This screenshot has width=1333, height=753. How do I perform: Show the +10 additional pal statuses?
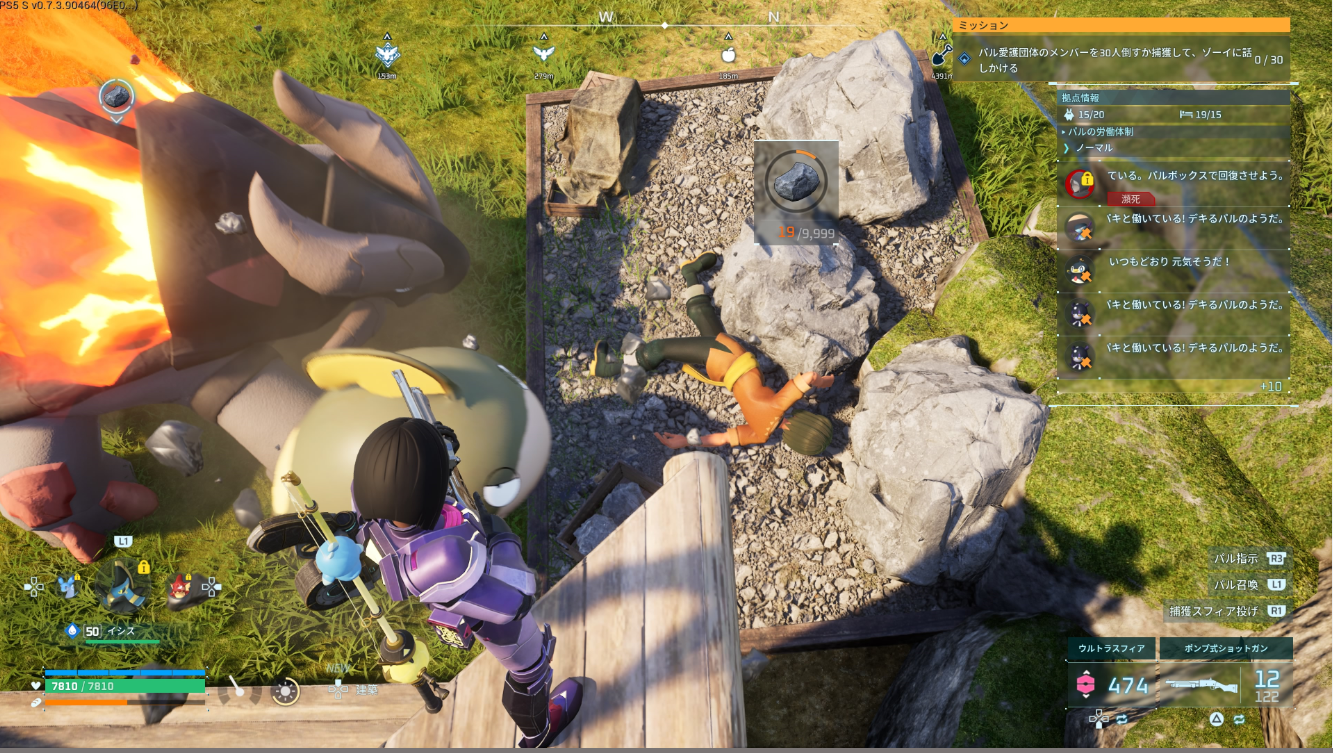(x=1270, y=386)
